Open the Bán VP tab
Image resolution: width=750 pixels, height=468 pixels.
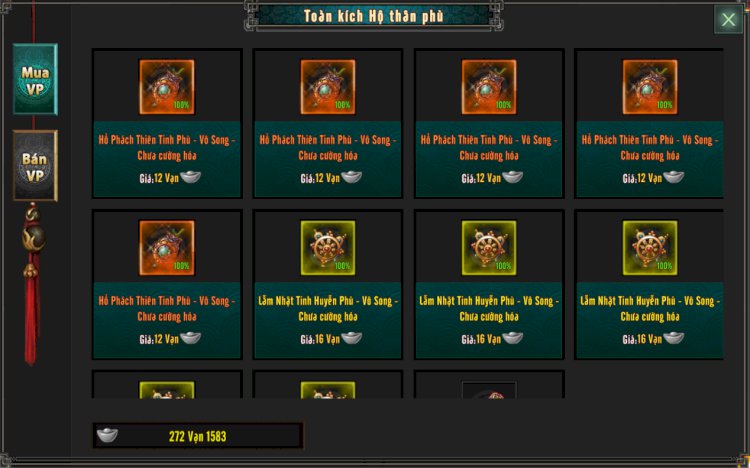click(x=35, y=165)
